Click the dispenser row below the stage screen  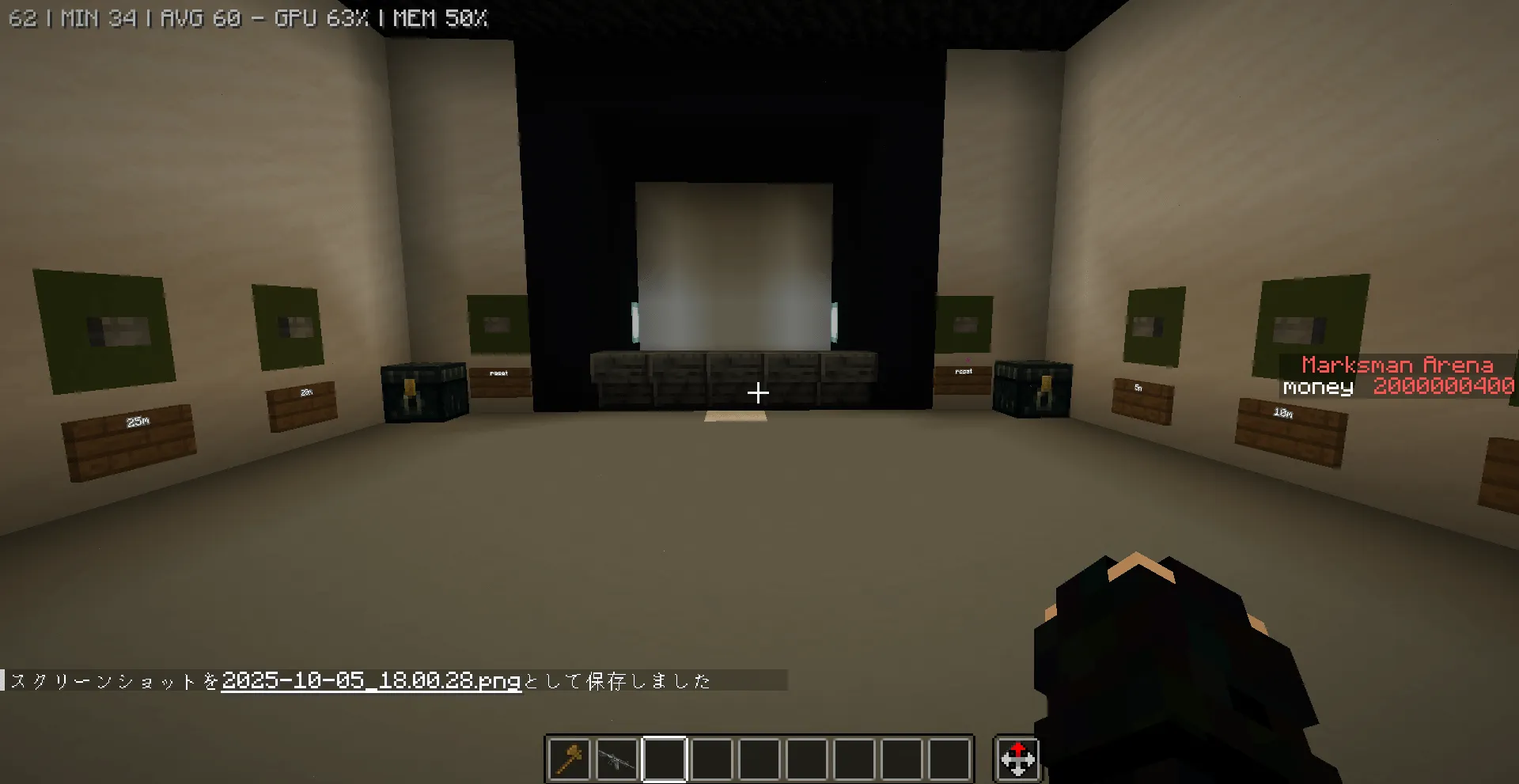click(734, 372)
